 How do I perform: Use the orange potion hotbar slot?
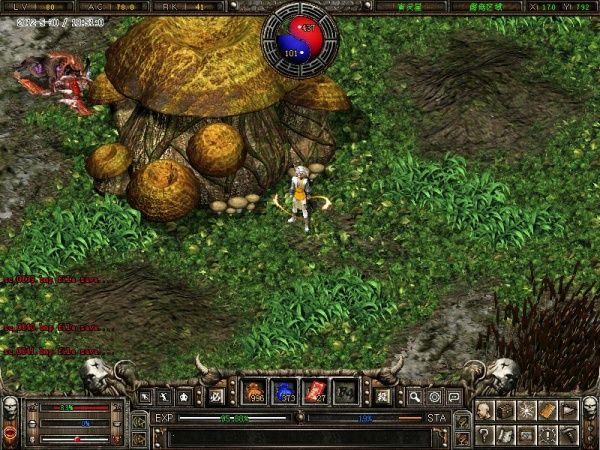coord(255,391)
